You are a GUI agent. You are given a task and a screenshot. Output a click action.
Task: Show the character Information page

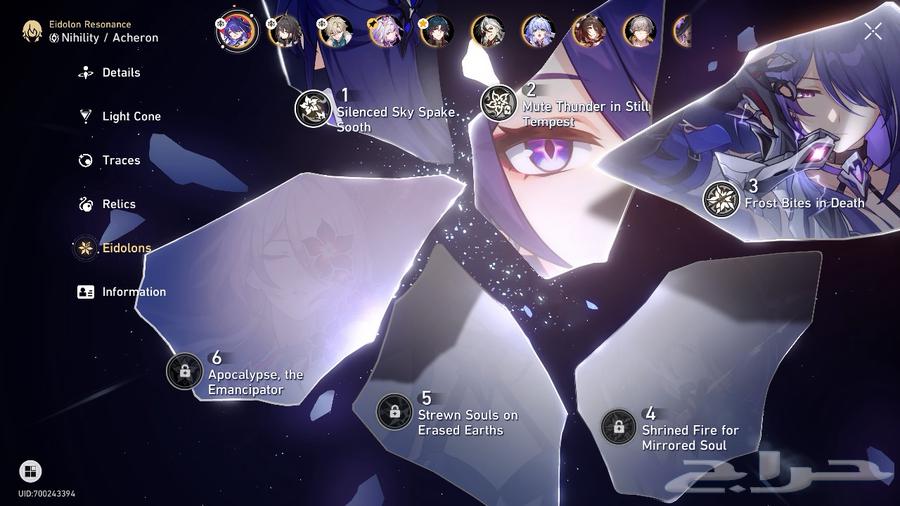tap(133, 292)
